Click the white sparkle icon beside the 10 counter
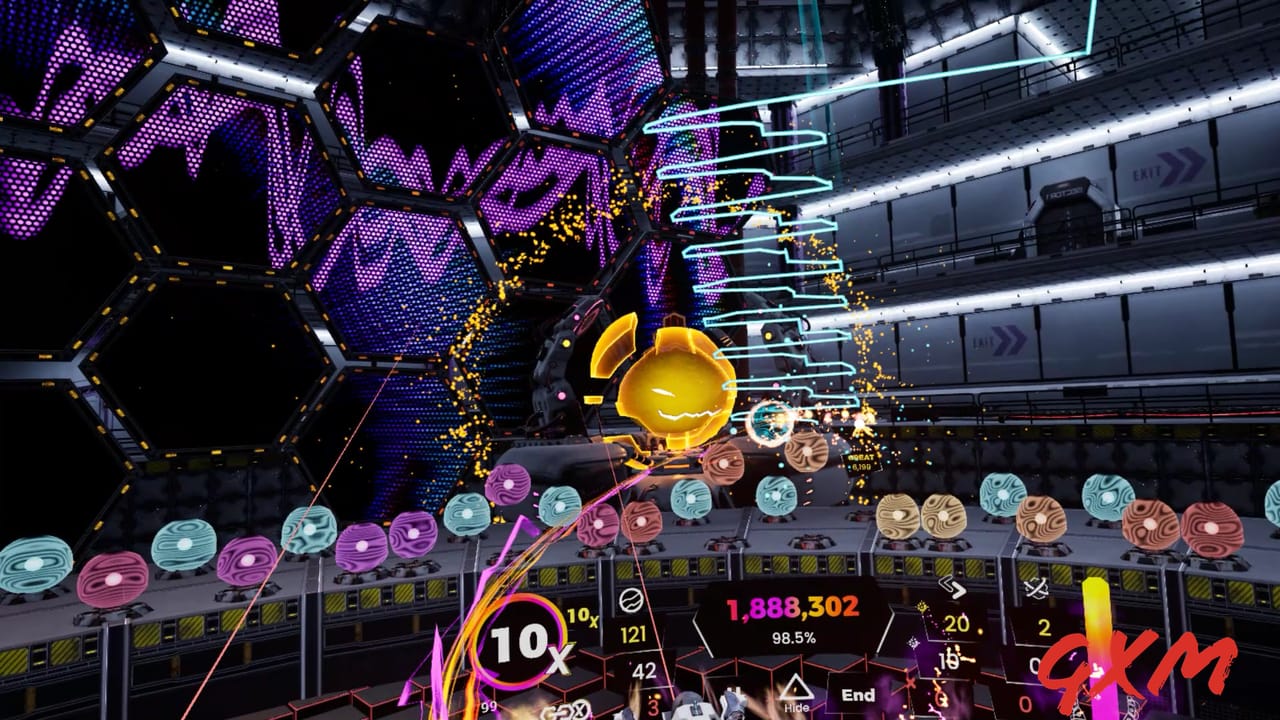The width and height of the screenshot is (1280, 720). click(x=911, y=642)
